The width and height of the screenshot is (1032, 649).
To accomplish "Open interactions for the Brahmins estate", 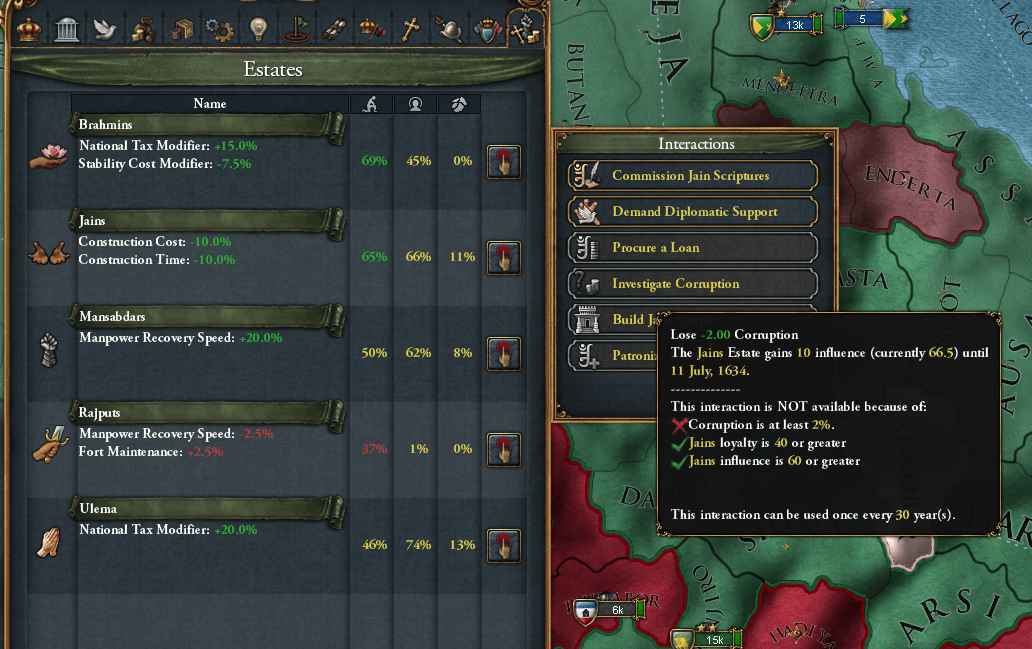I will 503,161.
